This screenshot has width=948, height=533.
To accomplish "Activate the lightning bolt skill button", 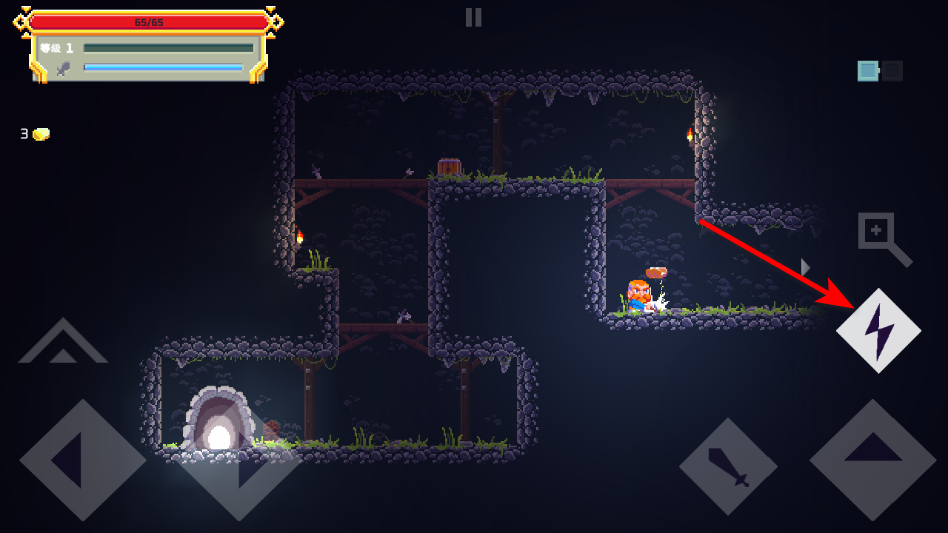I will [x=878, y=330].
